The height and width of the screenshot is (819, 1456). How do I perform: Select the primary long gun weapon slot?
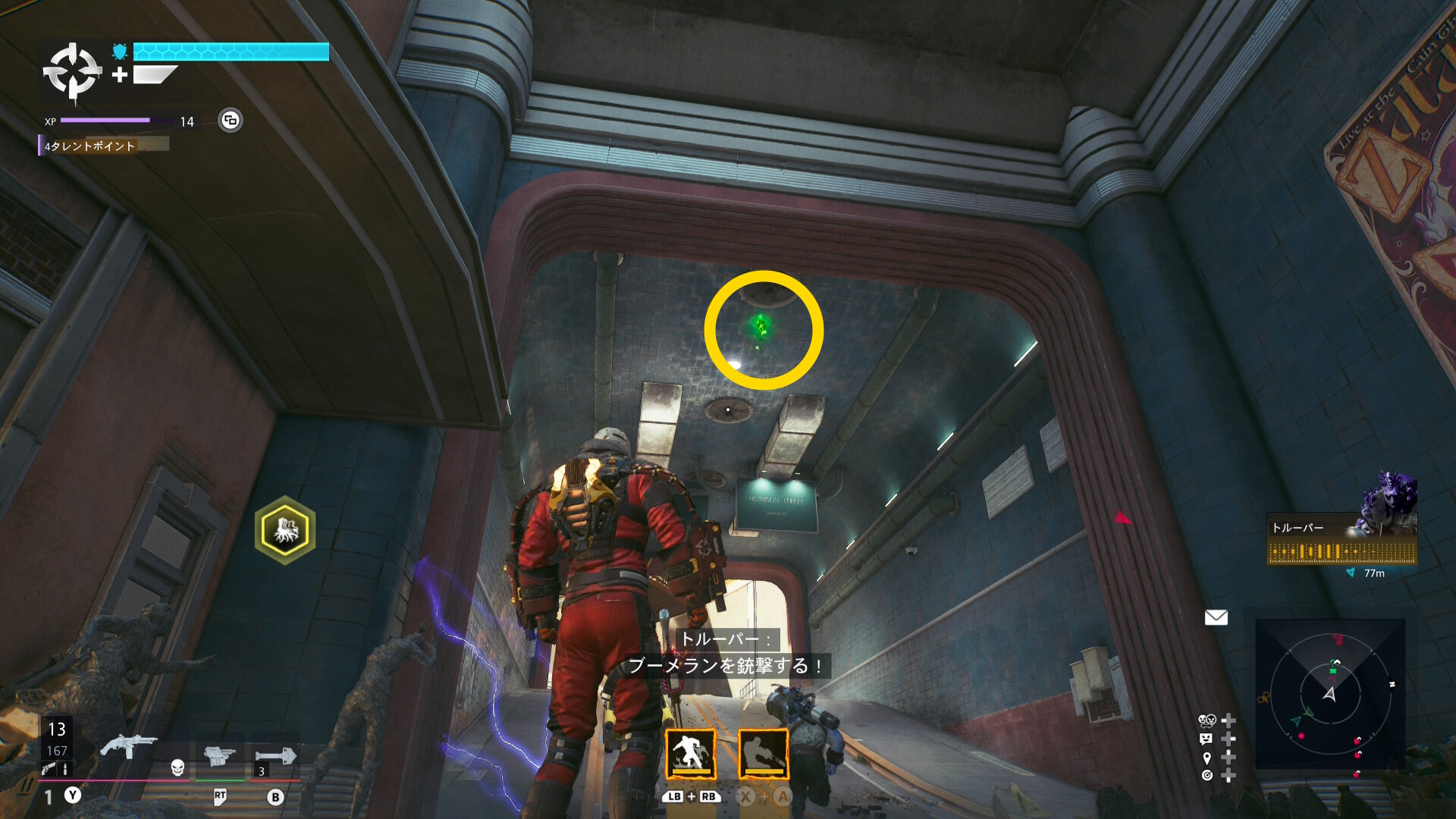(x=128, y=746)
